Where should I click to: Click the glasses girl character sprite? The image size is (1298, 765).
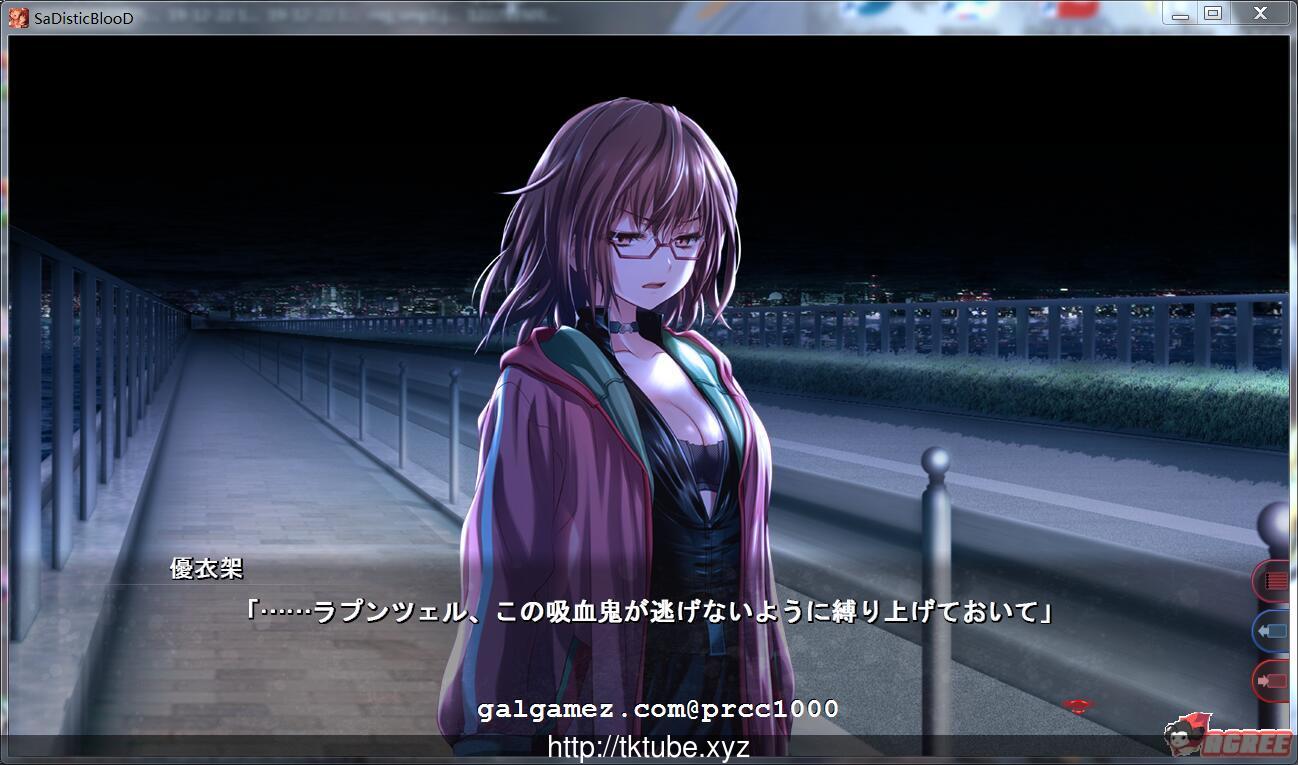point(630,350)
